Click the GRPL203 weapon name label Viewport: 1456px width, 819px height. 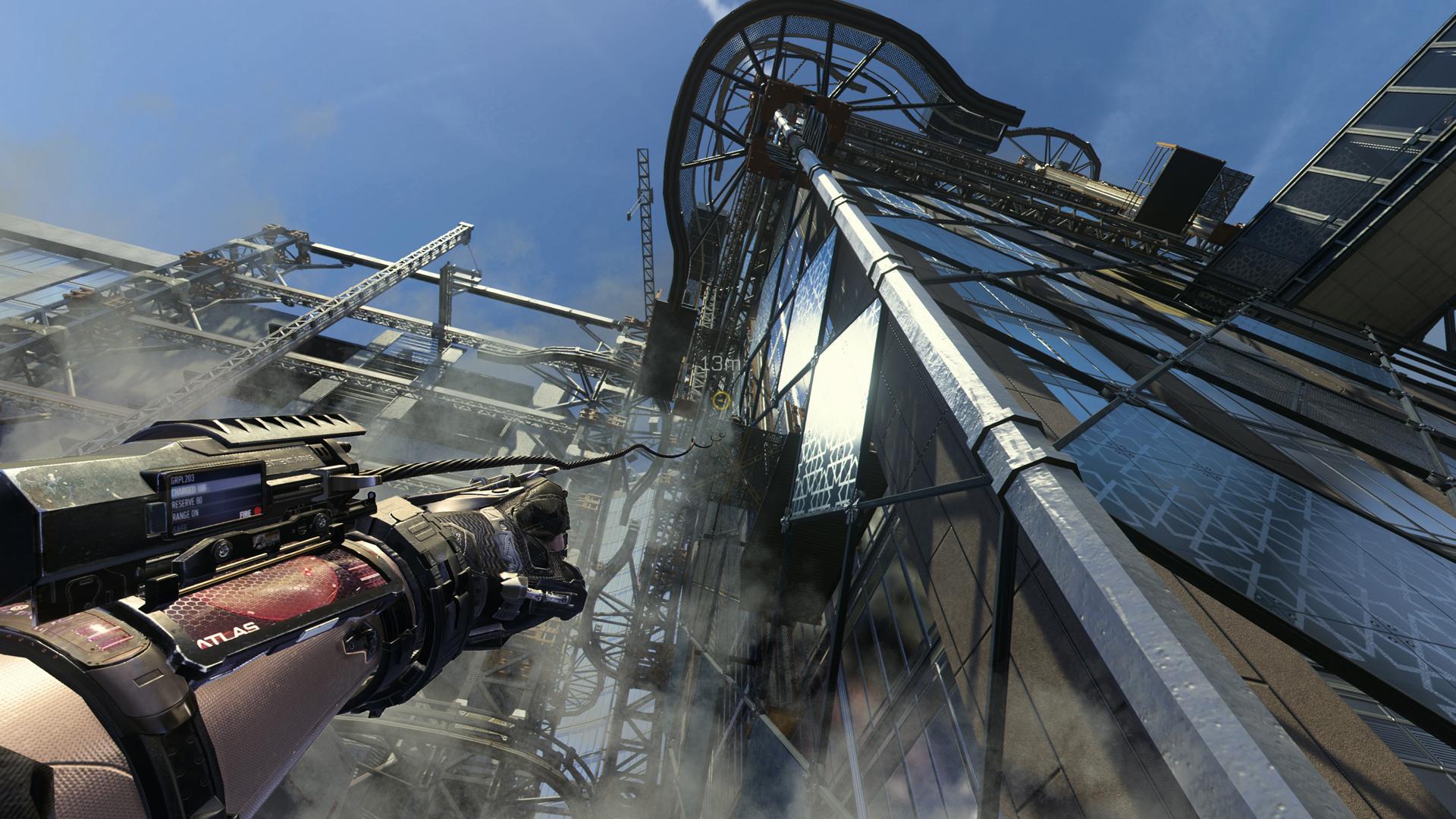tap(184, 479)
